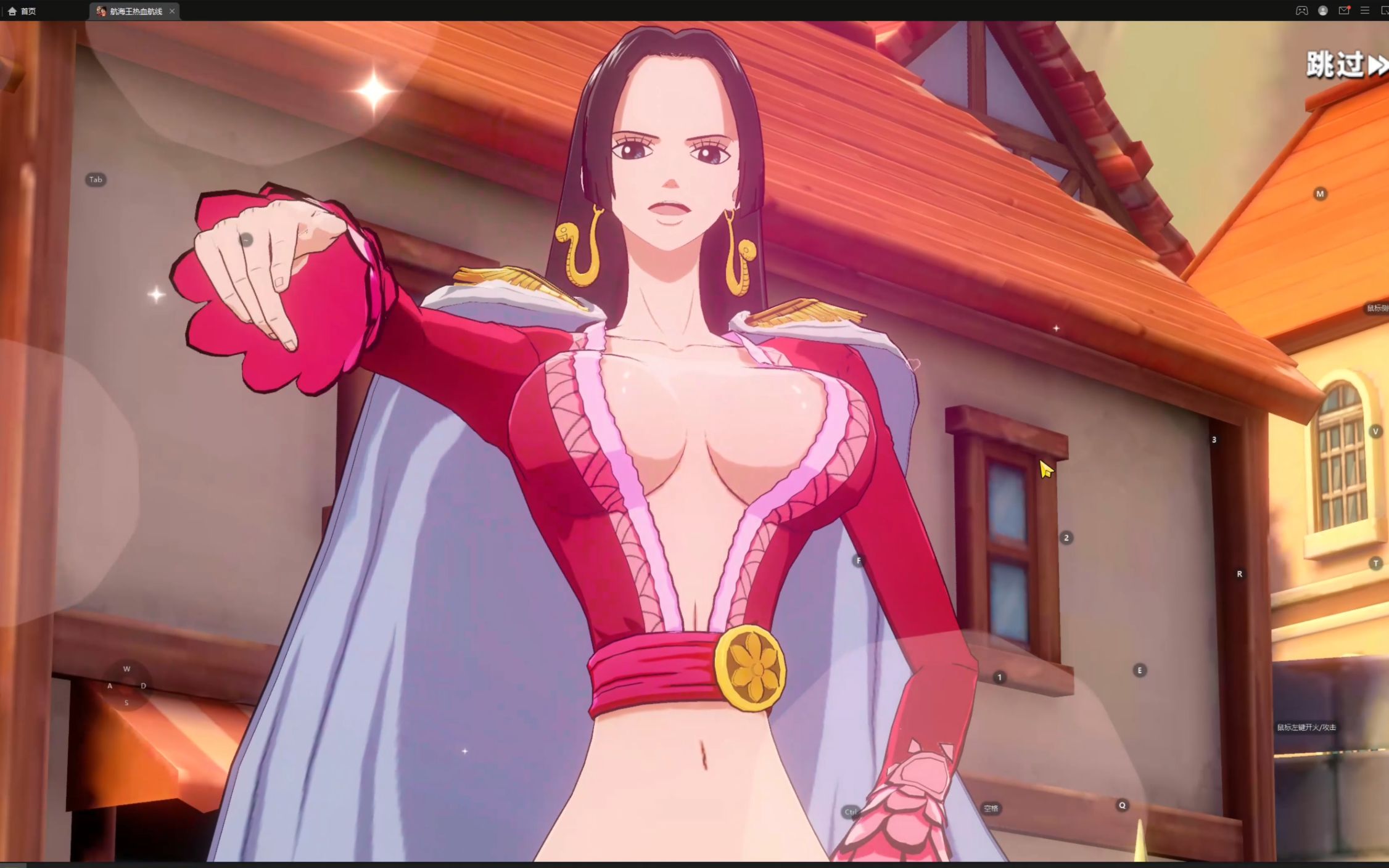Open the hamburger menu icon at top right

click(1365, 10)
